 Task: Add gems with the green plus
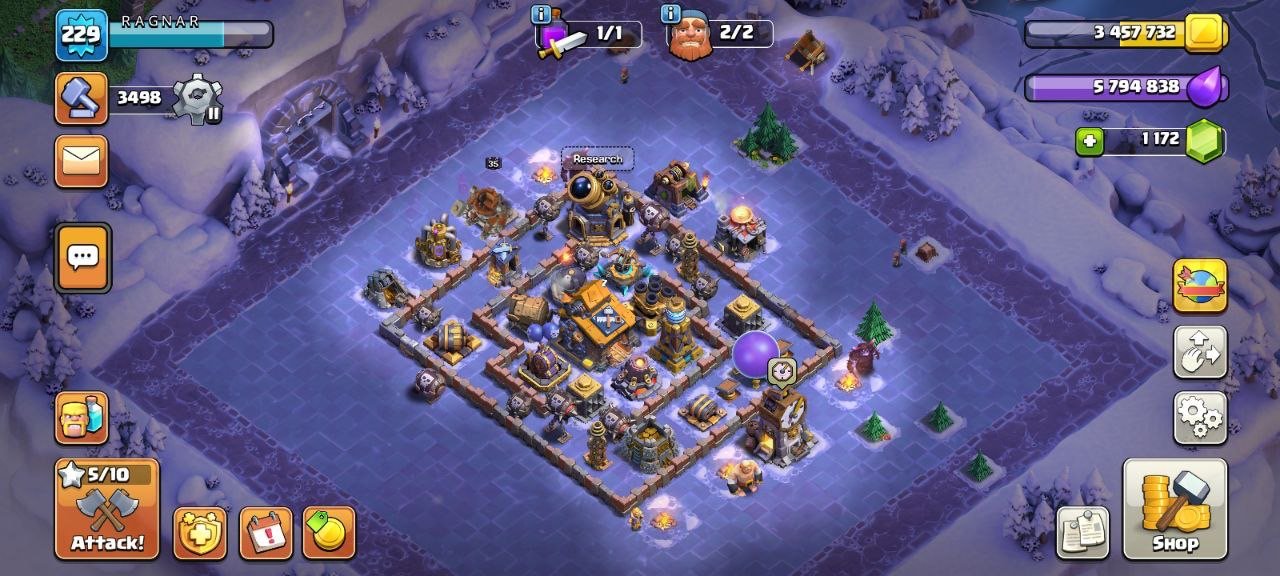click(1090, 141)
